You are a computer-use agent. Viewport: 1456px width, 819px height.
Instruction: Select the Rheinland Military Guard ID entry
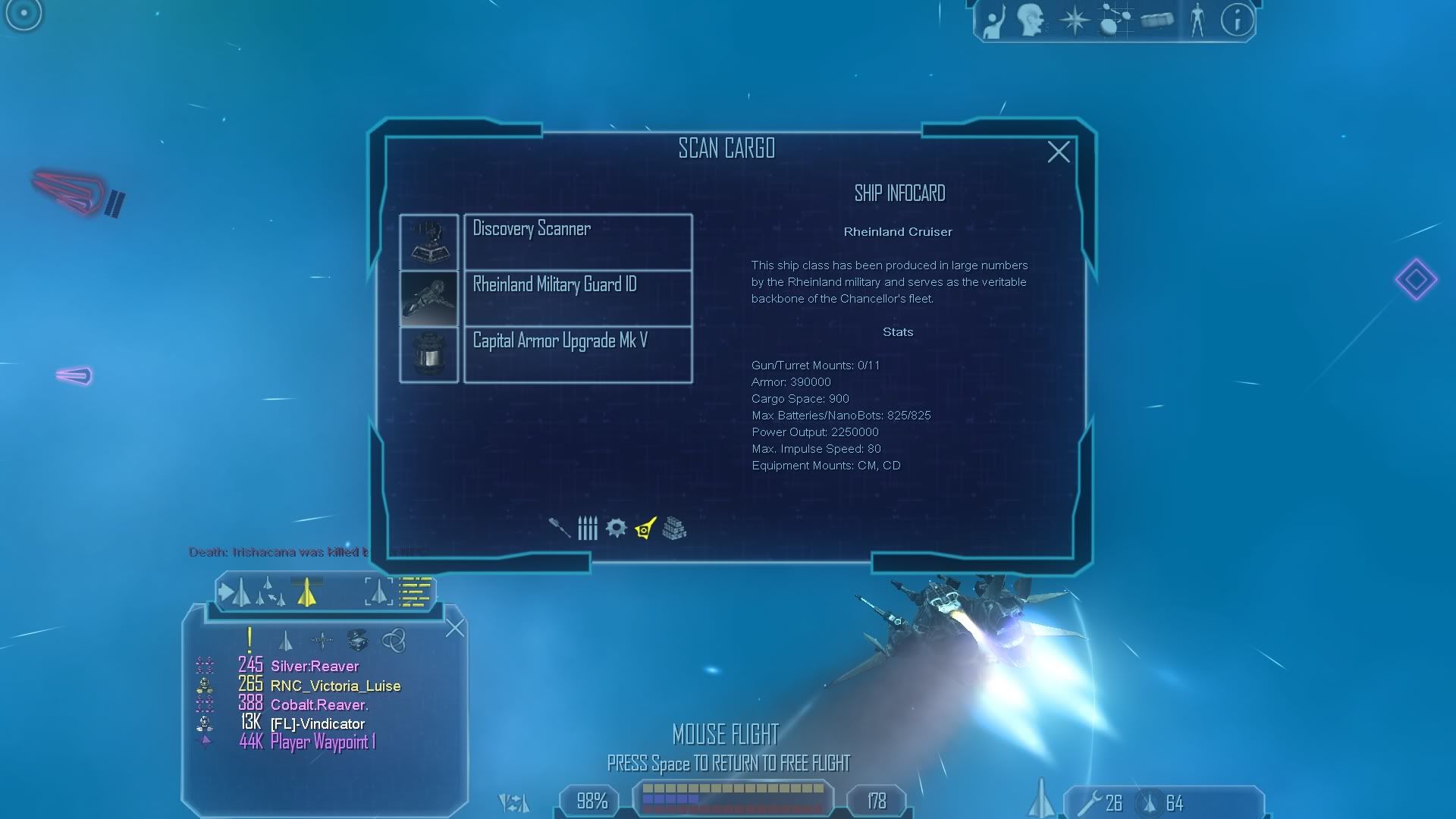(577, 298)
